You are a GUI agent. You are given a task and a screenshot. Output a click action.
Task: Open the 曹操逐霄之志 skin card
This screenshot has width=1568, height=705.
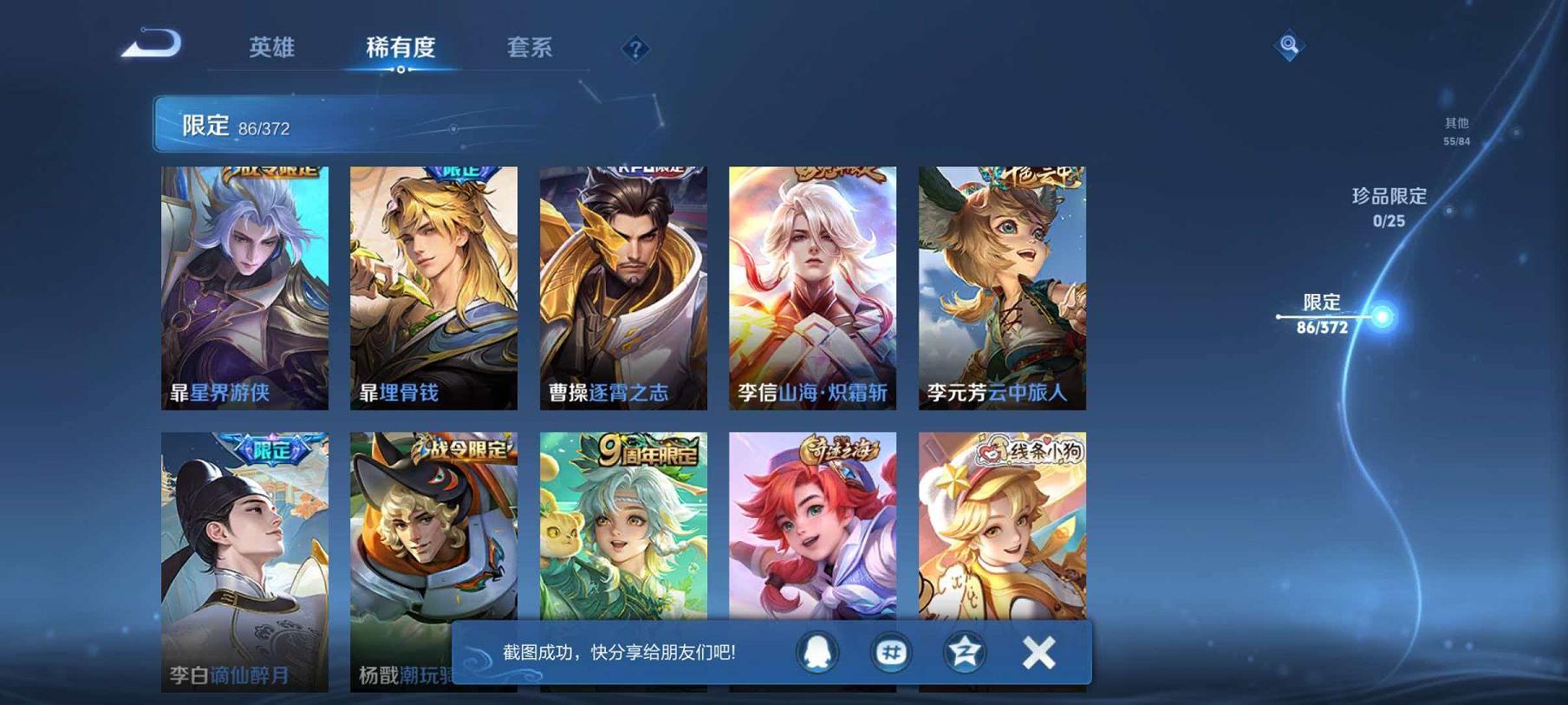coord(623,286)
